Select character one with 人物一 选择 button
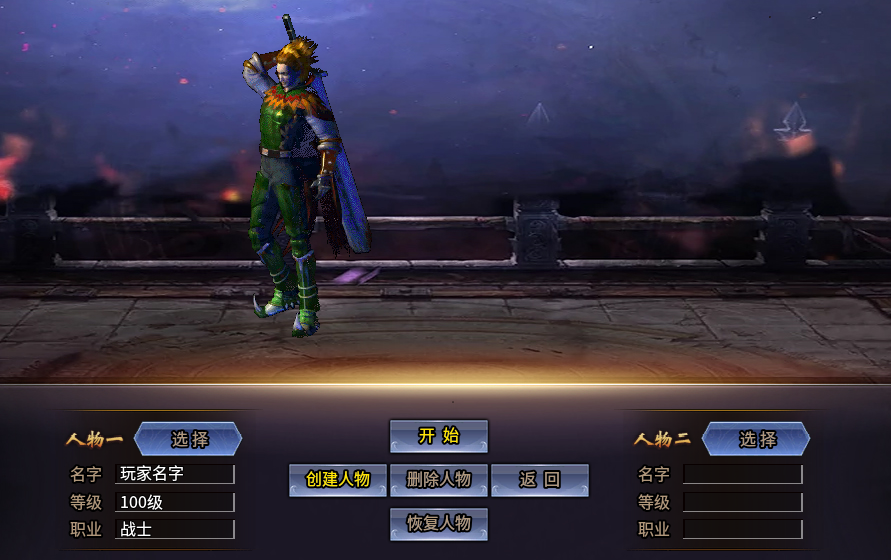891x560 pixels. [189, 439]
